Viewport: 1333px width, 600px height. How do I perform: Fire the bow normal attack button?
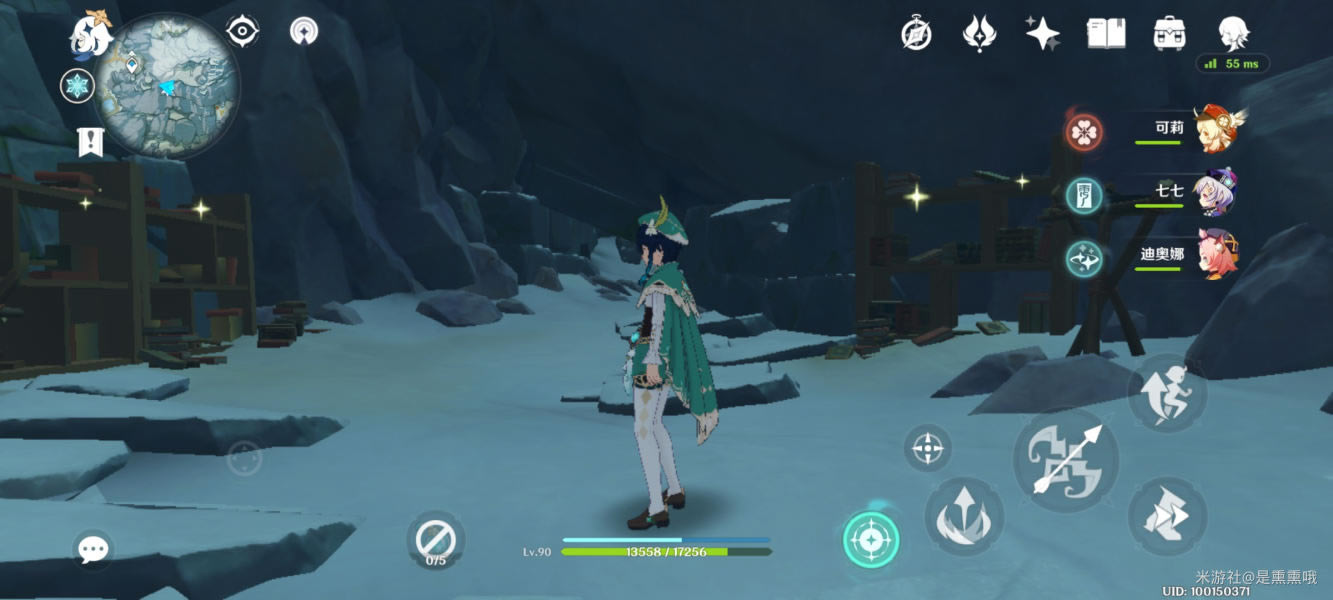pyautogui.click(x=1066, y=460)
